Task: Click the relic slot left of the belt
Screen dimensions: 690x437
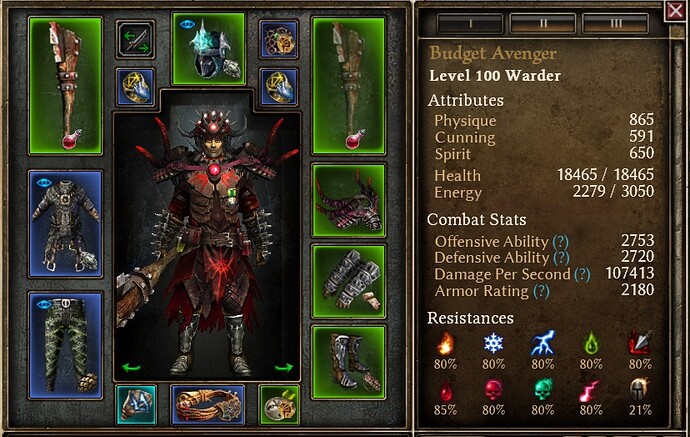Action: pyautogui.click(x=136, y=404)
